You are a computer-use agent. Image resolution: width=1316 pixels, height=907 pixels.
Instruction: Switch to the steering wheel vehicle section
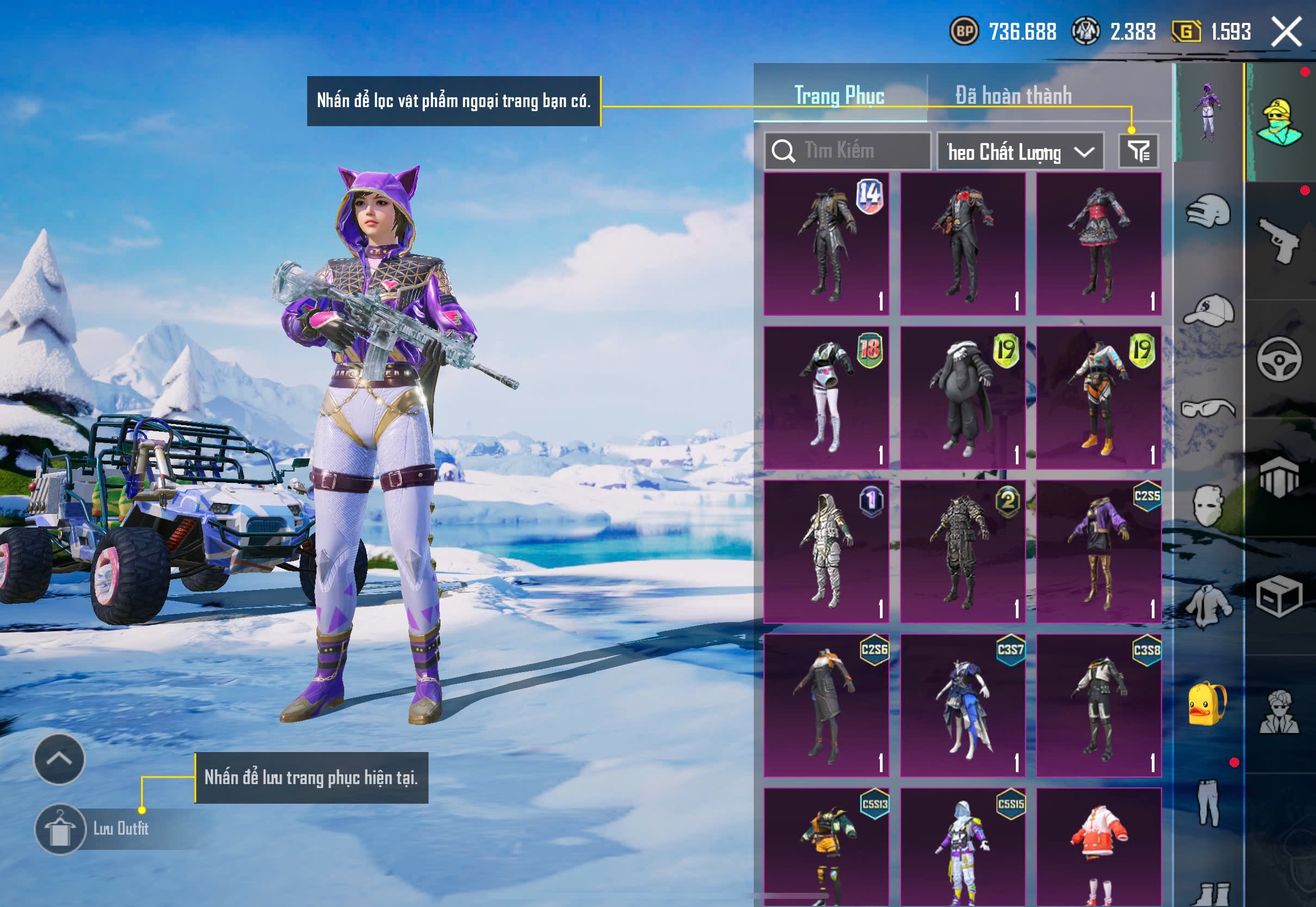click(x=1279, y=359)
